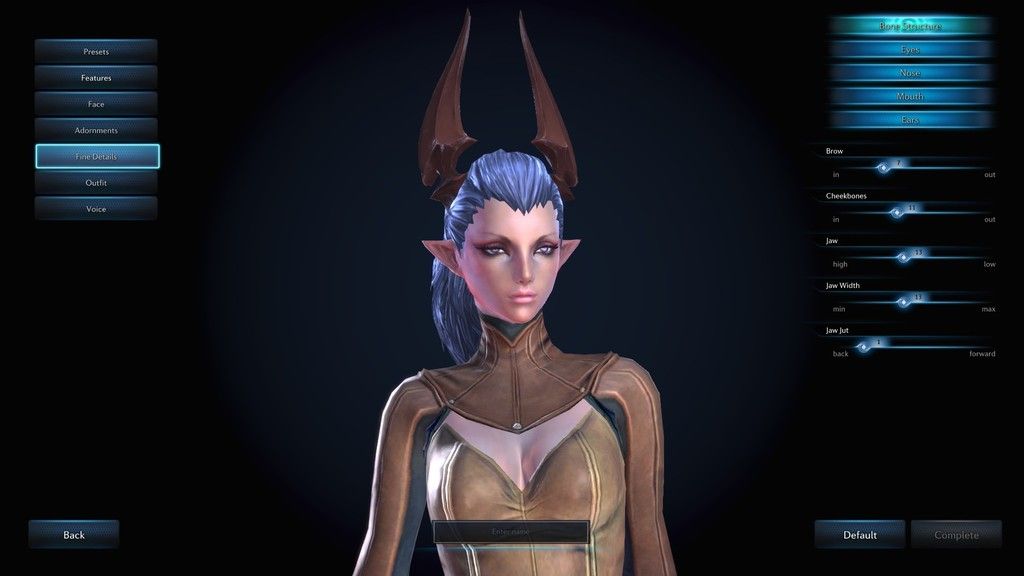This screenshot has height=576, width=1024.
Task: Click the Jaw Width slider handle
Action: [x=903, y=302]
